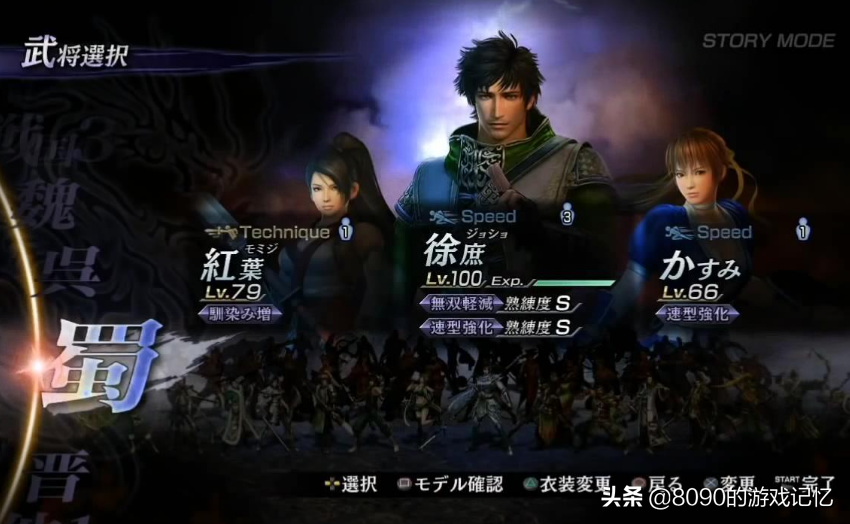
Task: Select 紅葉's 馴染み増 skill
Action: click(241, 313)
